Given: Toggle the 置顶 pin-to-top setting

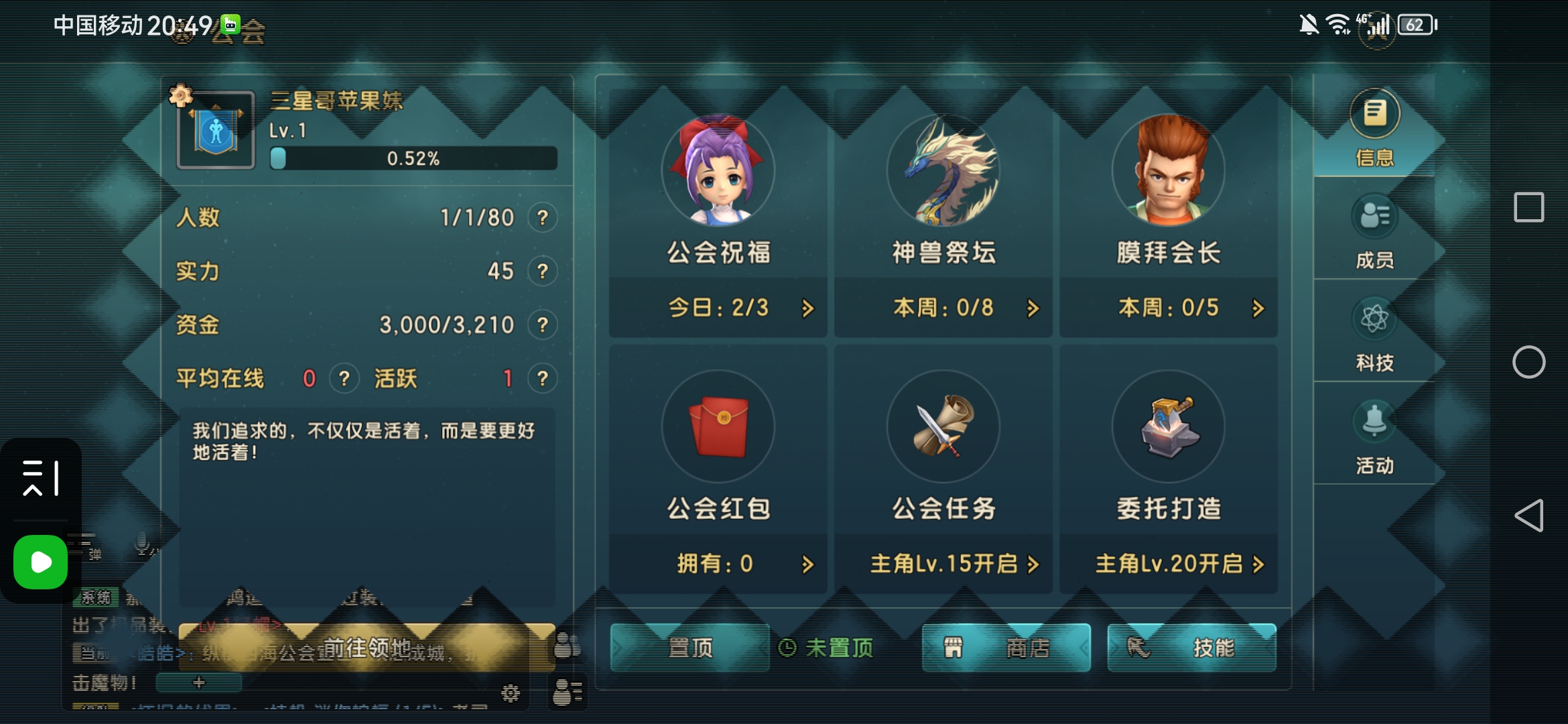Looking at the screenshot, I should 690,647.
